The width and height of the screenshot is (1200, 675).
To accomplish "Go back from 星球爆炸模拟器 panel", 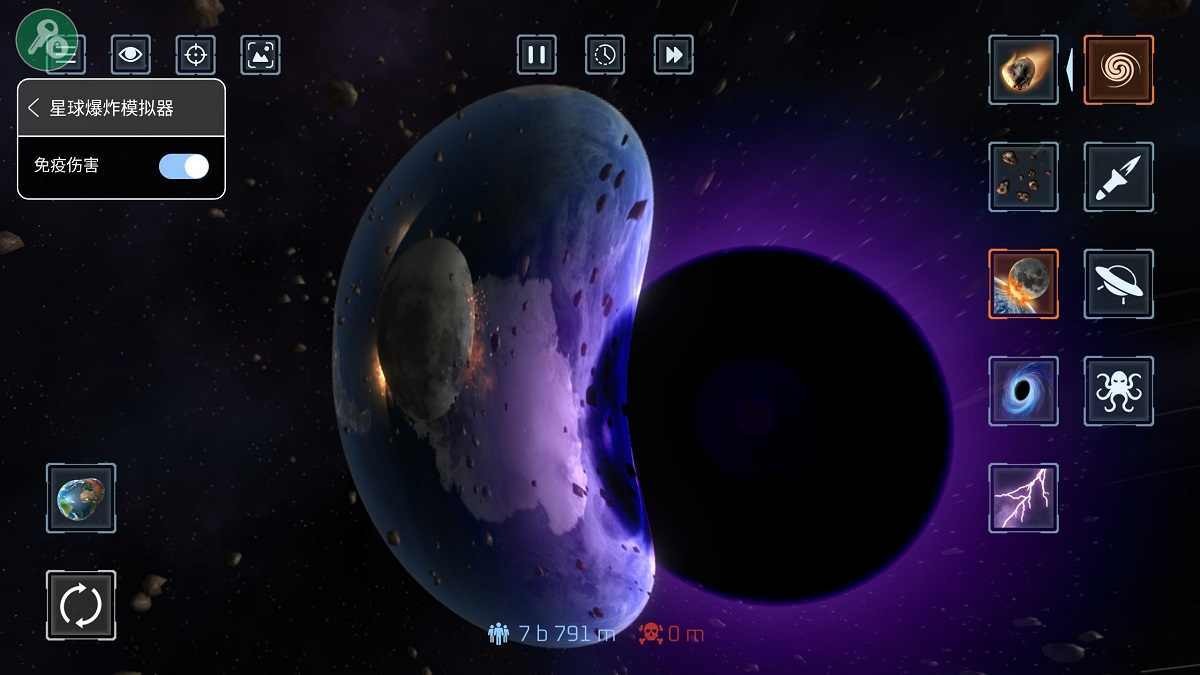I will coord(34,108).
